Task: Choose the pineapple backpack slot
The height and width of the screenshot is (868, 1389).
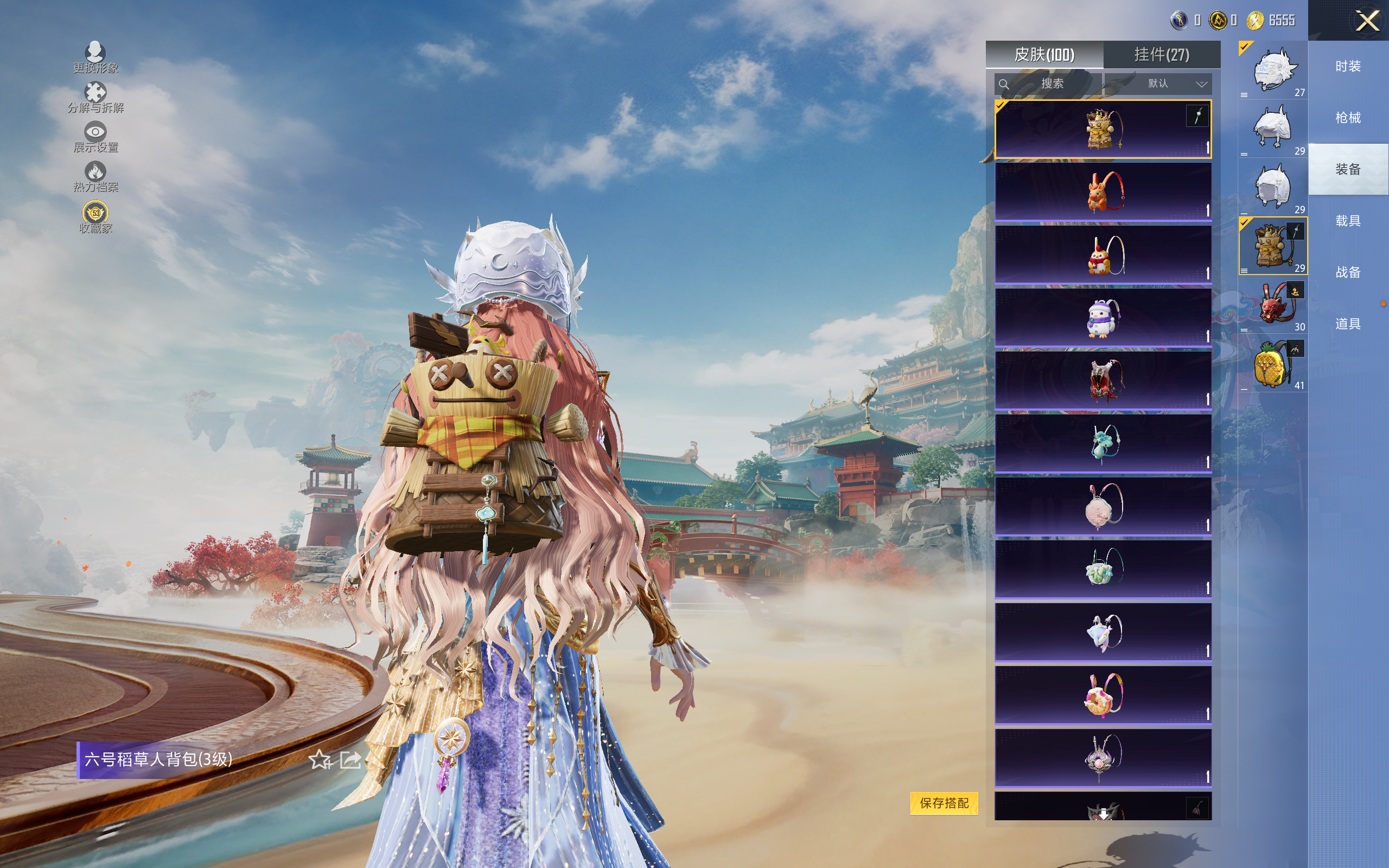Action: point(1272,365)
